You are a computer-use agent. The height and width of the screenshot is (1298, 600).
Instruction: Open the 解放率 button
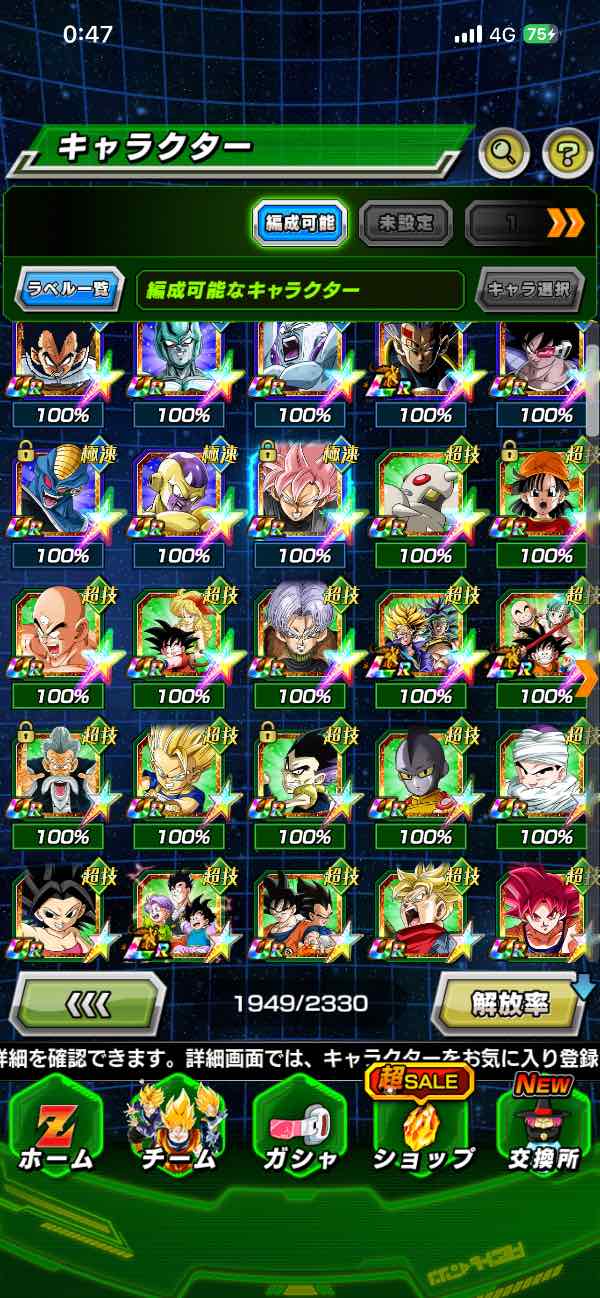(508, 1003)
